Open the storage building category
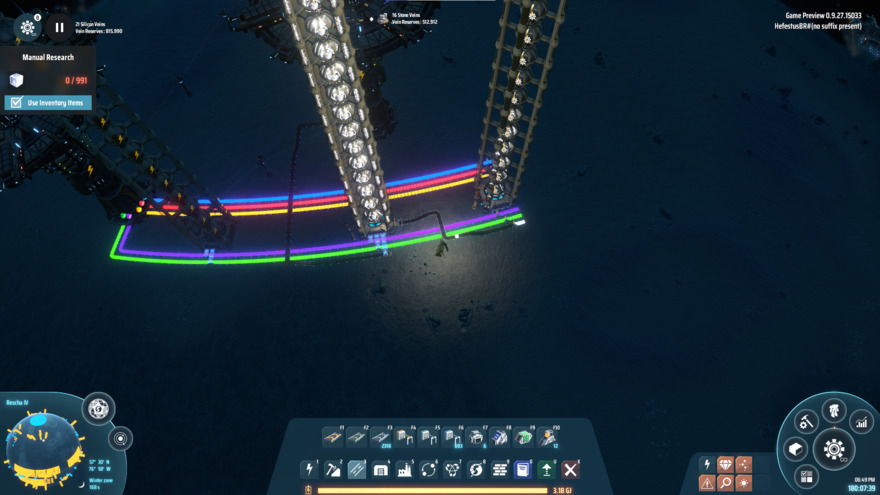The image size is (880, 495). point(381,469)
